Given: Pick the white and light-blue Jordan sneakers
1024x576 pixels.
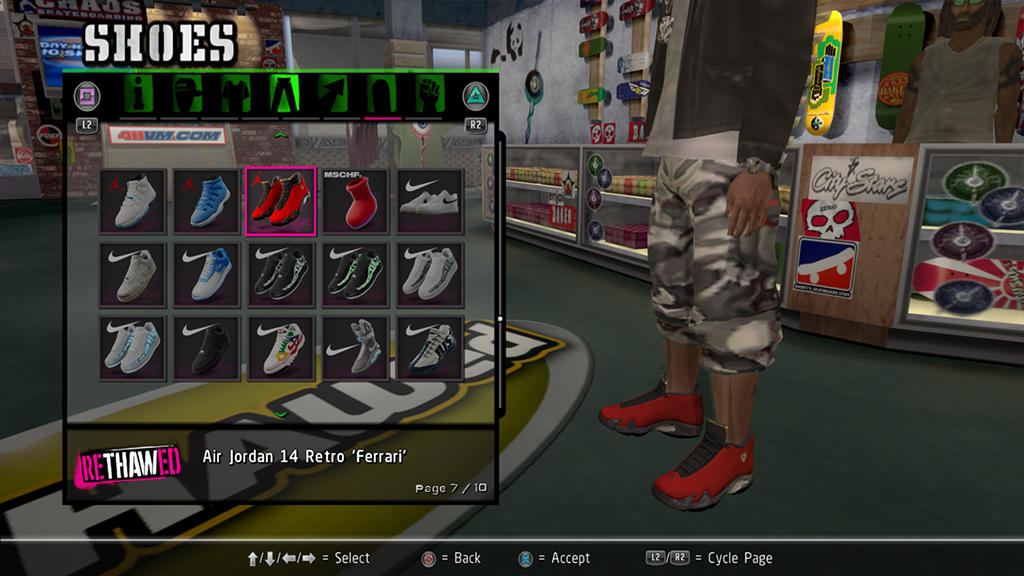Looking at the screenshot, I should (133, 201).
